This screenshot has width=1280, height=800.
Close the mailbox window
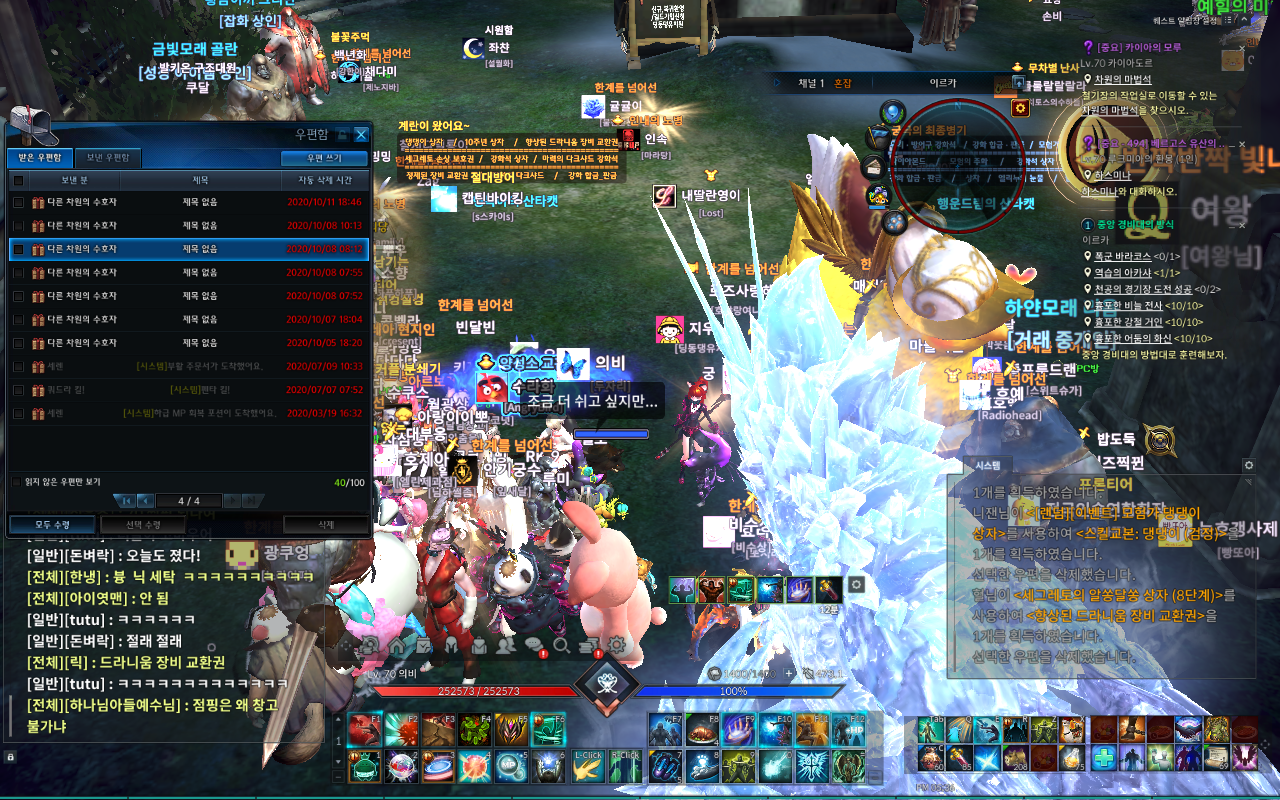[x=361, y=135]
